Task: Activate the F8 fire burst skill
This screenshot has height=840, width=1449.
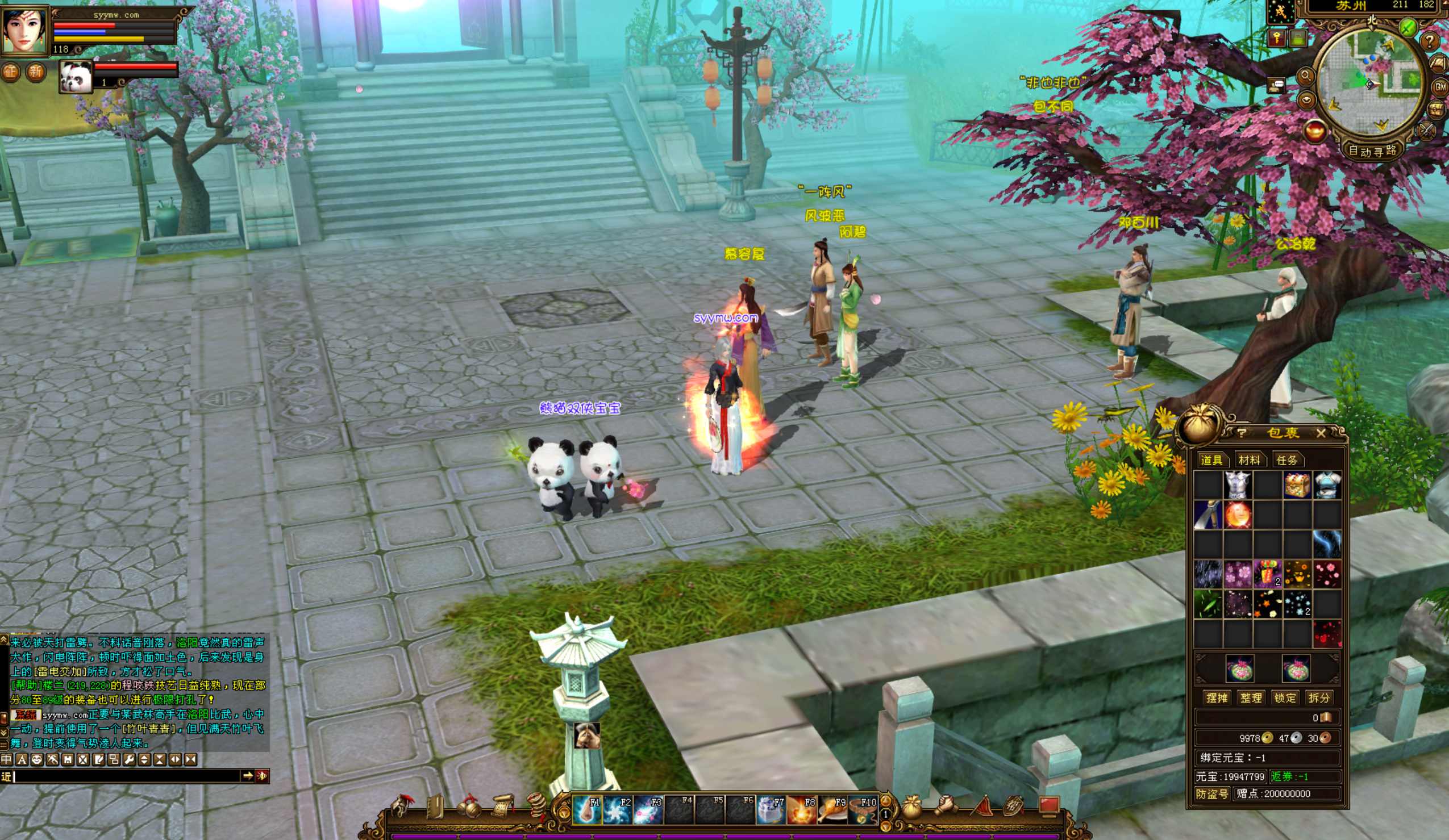Action: tap(802, 810)
